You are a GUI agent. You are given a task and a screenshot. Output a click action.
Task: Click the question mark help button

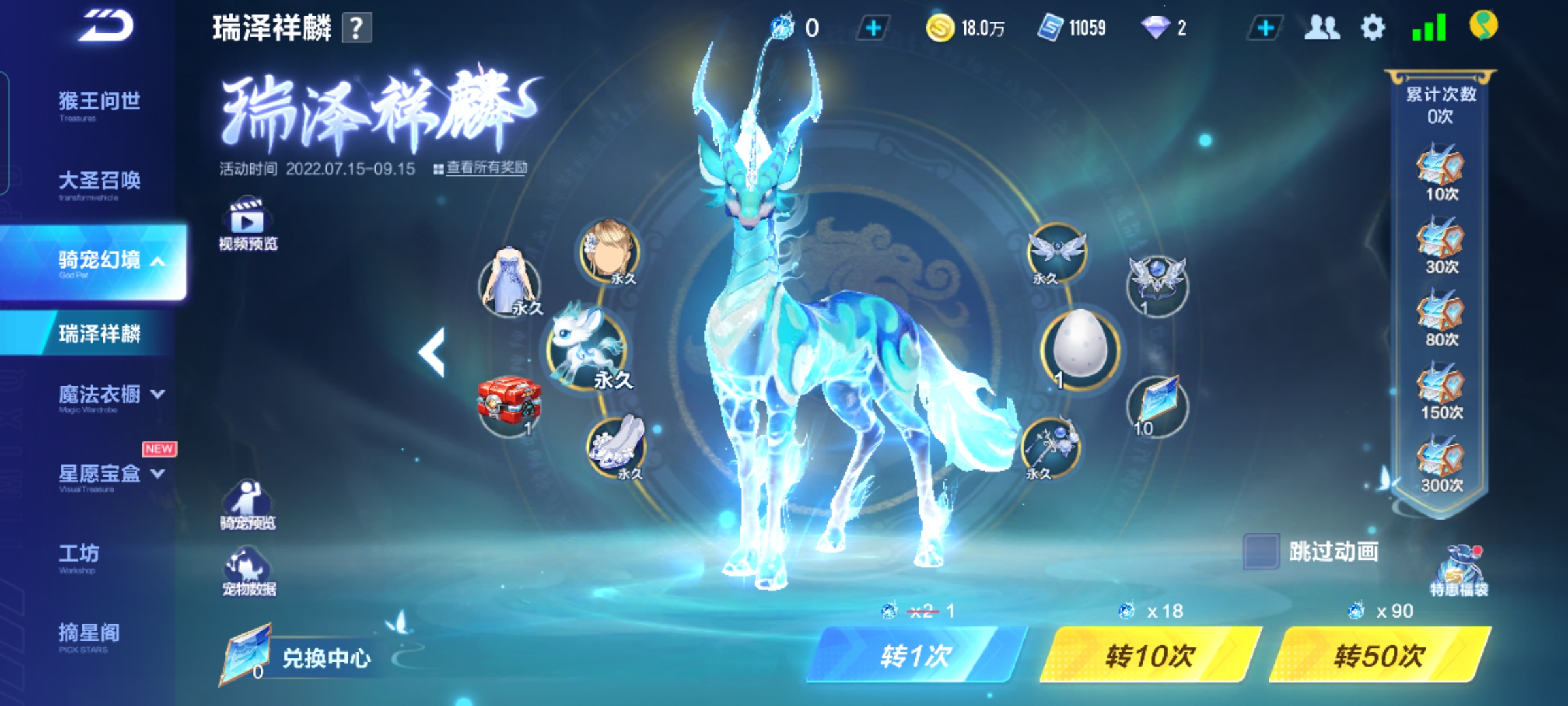[357, 29]
